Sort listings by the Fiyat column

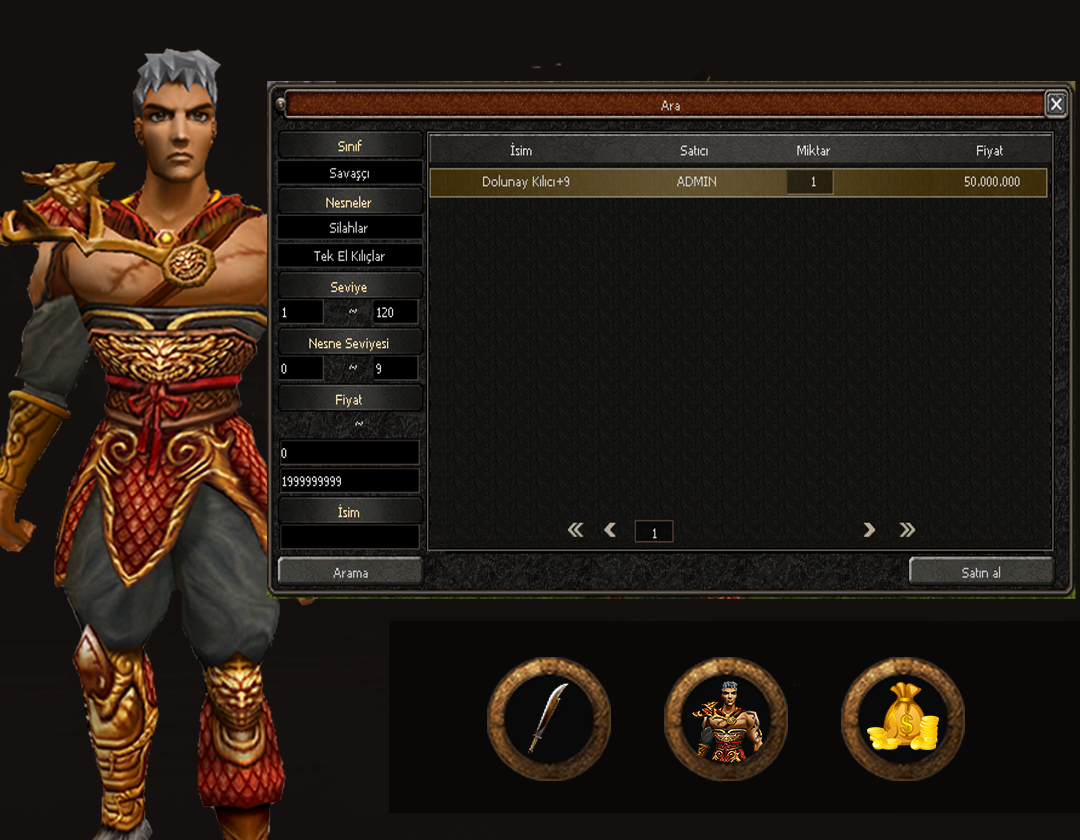(989, 151)
